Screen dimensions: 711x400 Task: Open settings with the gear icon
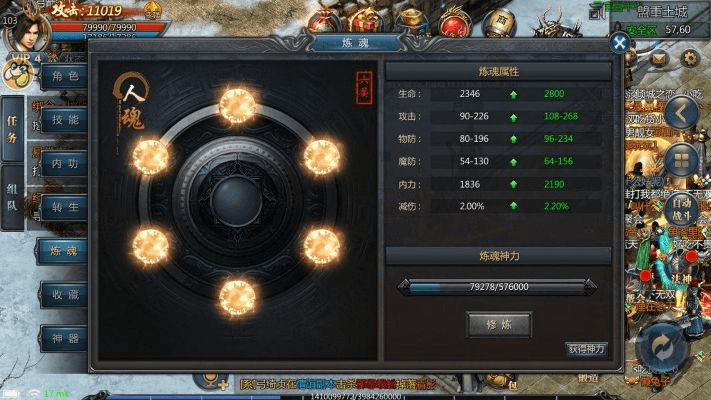tap(690, 59)
